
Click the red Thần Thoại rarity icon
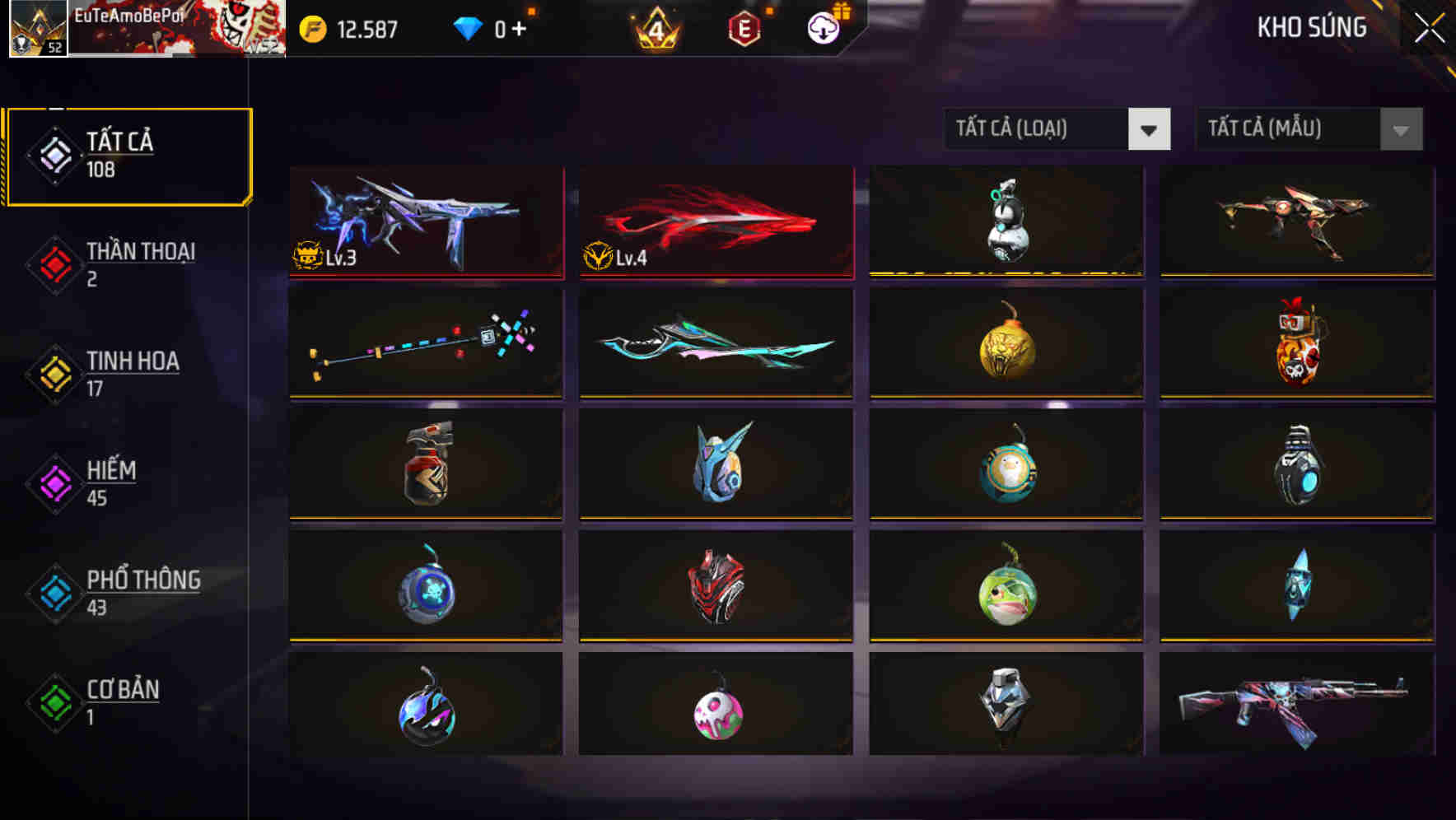(x=54, y=262)
